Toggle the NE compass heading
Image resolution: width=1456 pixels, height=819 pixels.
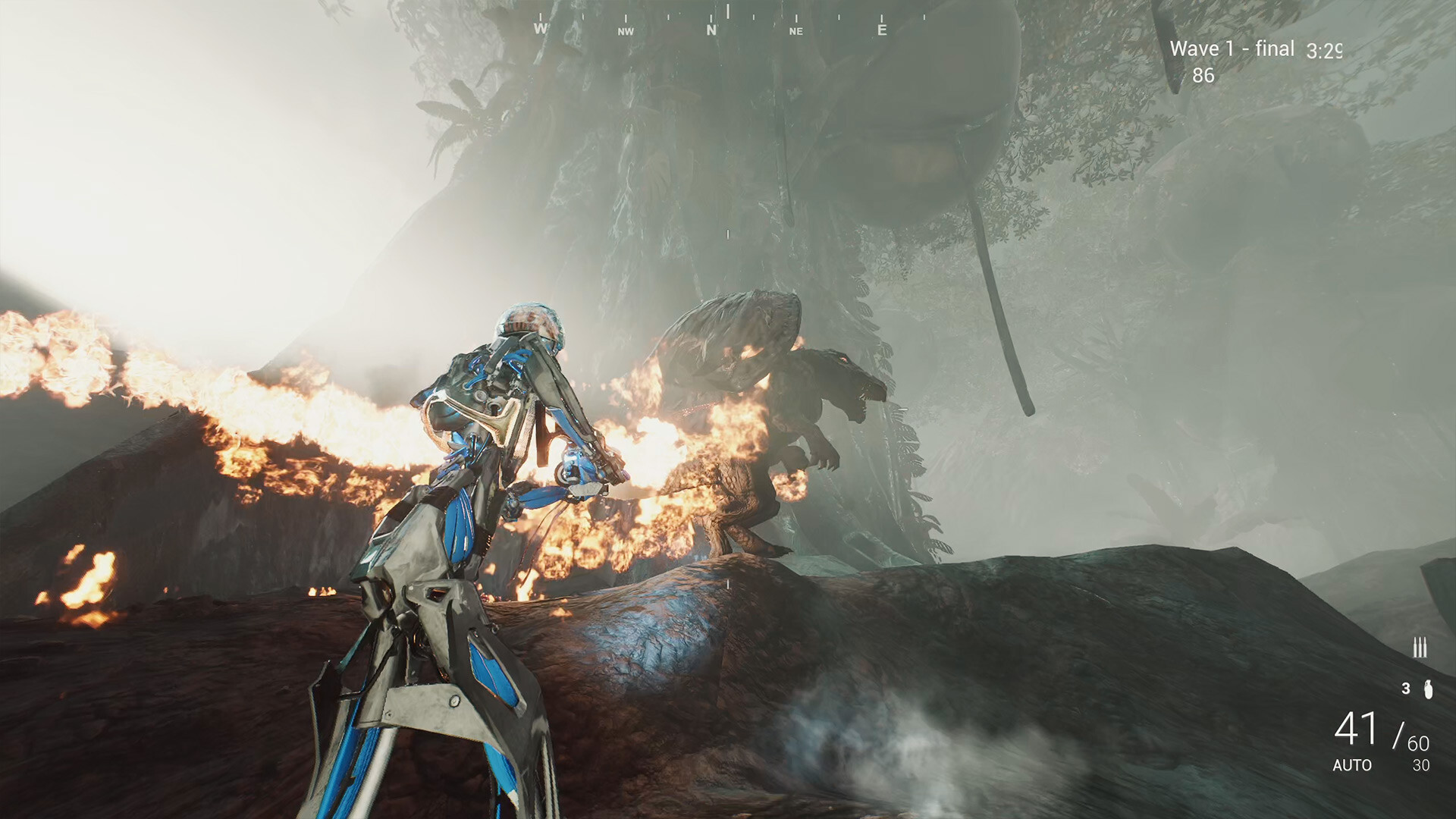[796, 31]
